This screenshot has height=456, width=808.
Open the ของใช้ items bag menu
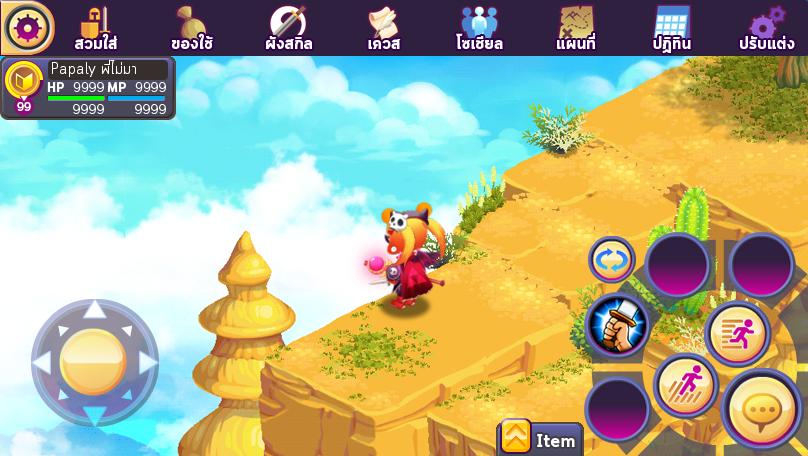tap(191, 28)
